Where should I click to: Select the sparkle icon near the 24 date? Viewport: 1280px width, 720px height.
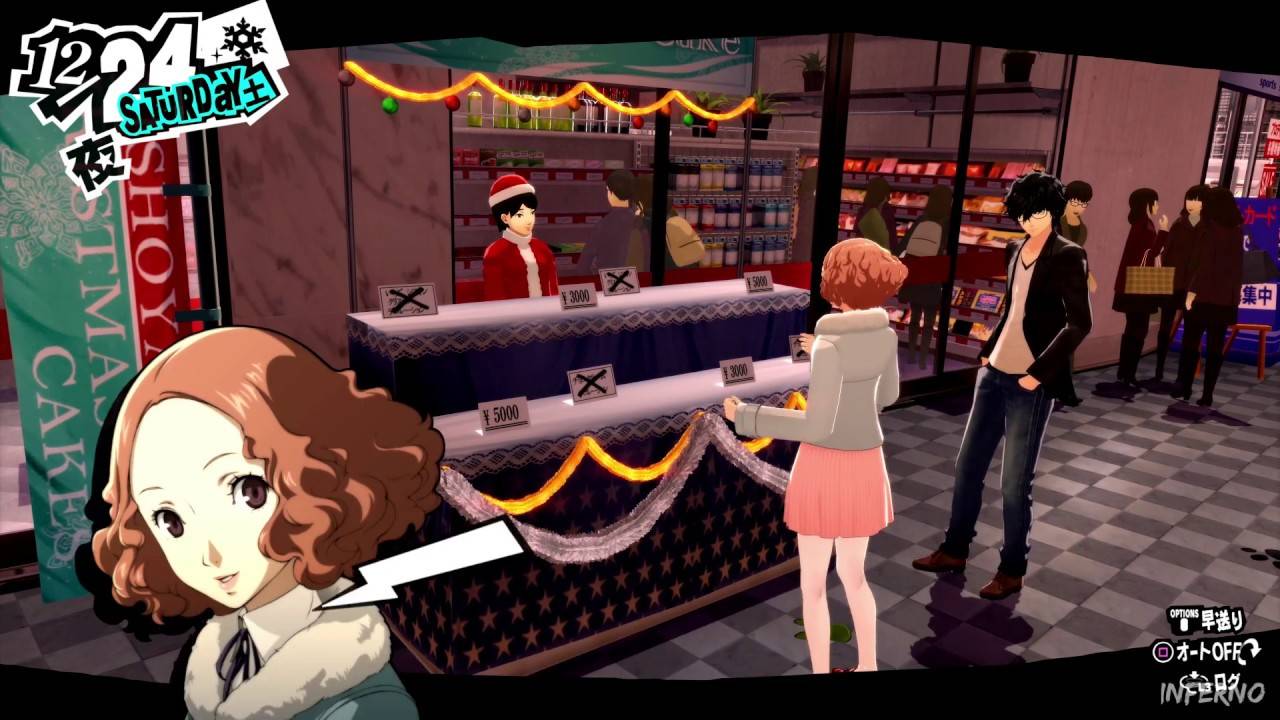(x=217, y=56)
